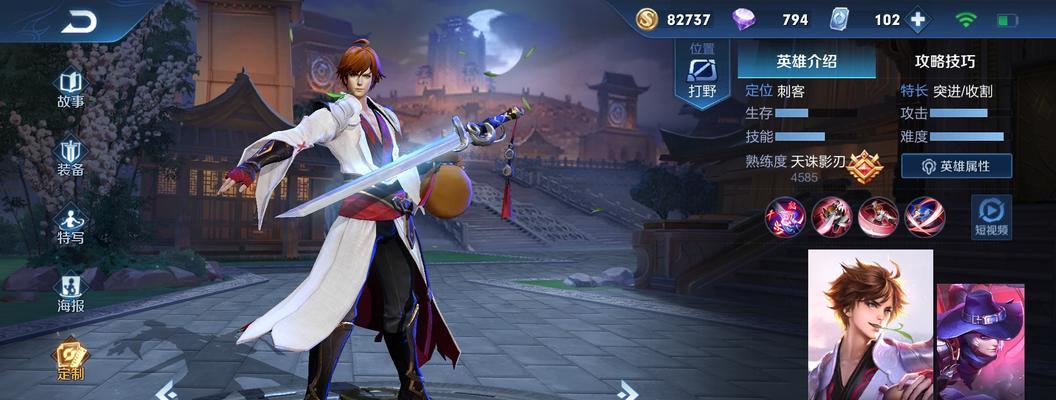The height and width of the screenshot is (400, 1056).
Task: Switch to the 英雄介绍 tab
Action: [x=806, y=61]
